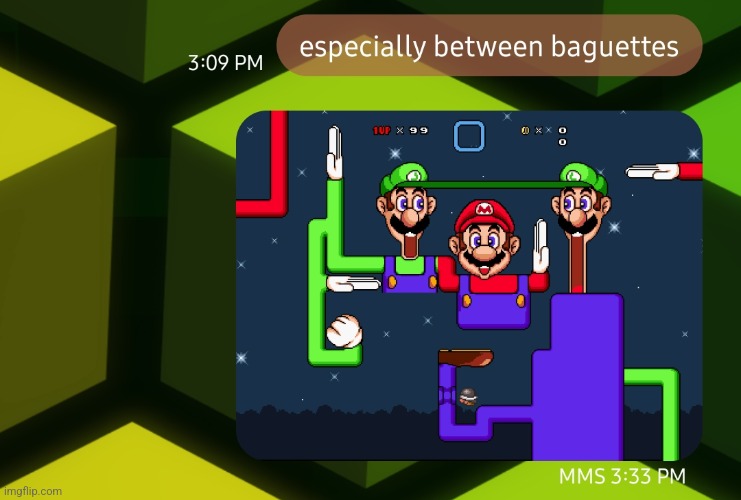
Task: Click the empty reserve item box
Action: click(469, 136)
